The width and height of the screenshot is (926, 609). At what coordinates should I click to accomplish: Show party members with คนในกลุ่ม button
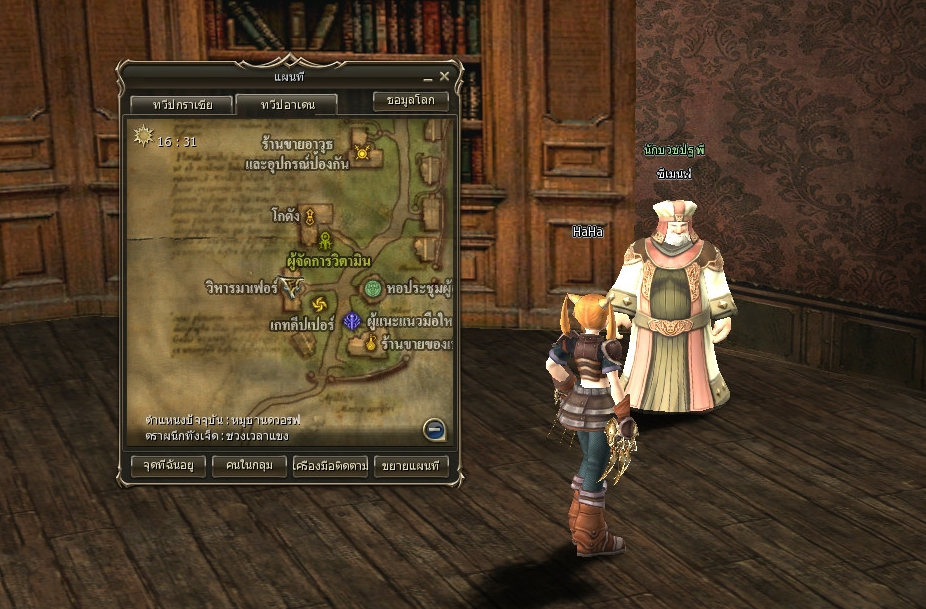click(249, 465)
